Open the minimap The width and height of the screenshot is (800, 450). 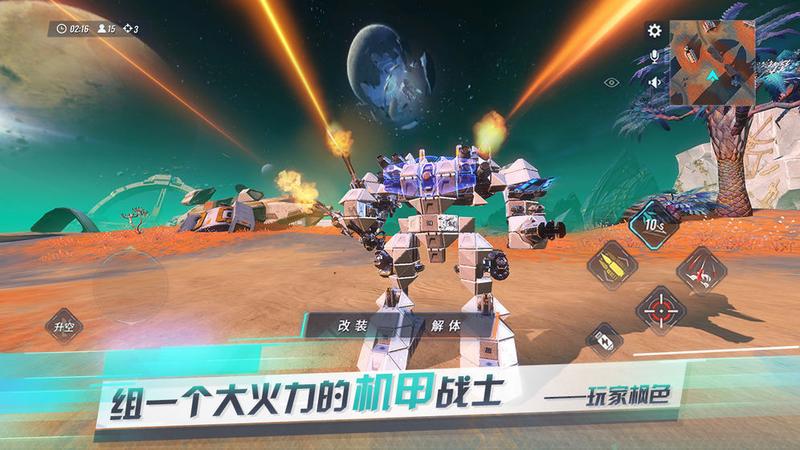tap(712, 62)
